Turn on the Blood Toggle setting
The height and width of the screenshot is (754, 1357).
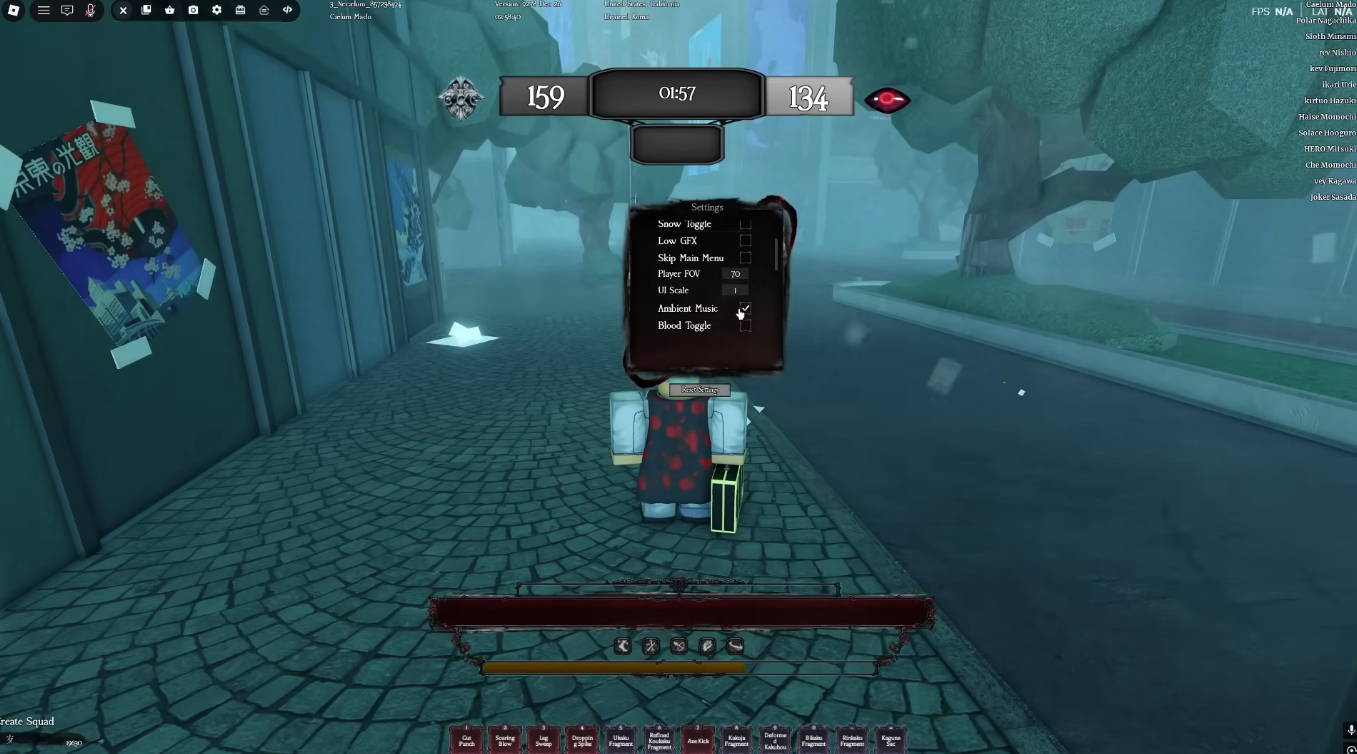click(745, 325)
